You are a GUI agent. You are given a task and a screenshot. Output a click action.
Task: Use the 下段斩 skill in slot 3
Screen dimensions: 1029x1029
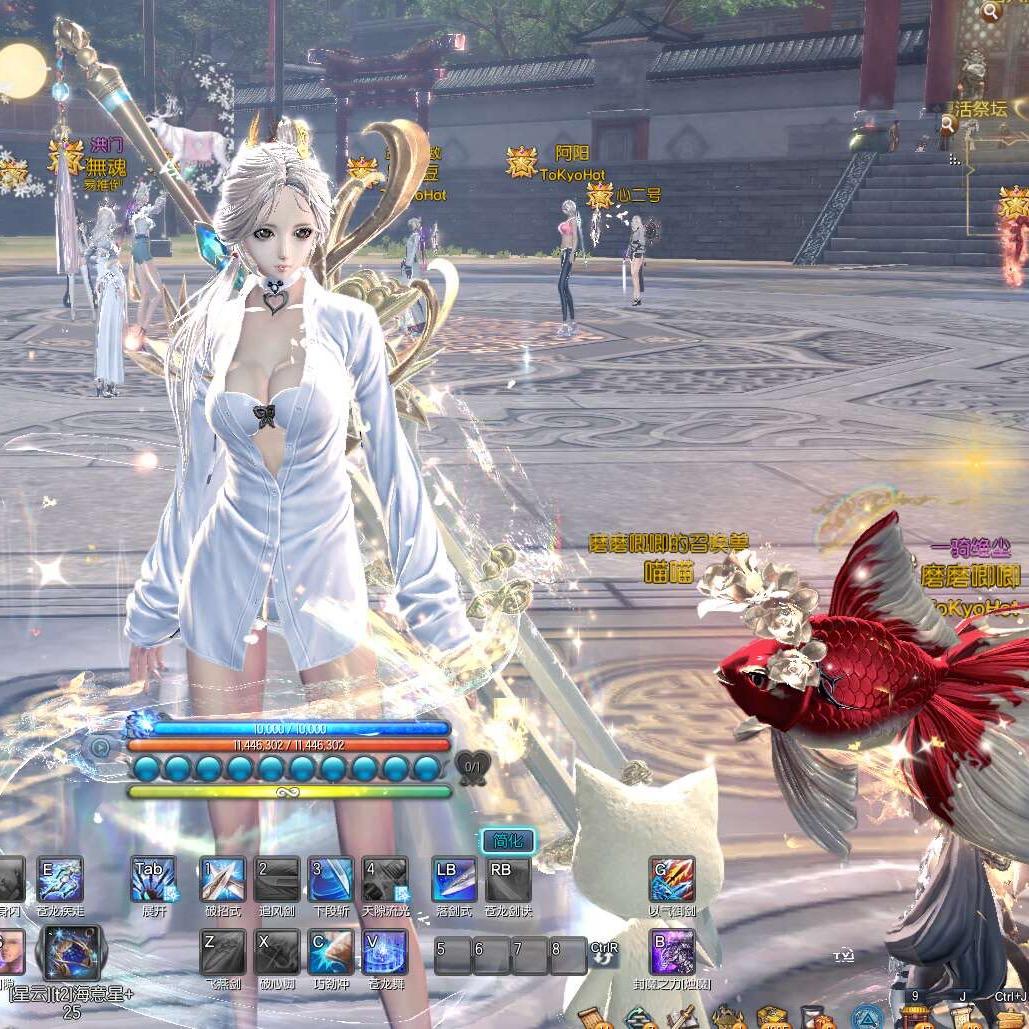(331, 880)
